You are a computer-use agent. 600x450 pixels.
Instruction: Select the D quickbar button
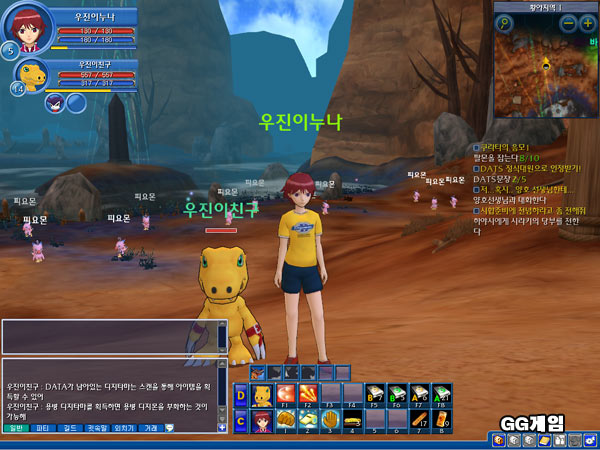pyautogui.click(x=240, y=393)
